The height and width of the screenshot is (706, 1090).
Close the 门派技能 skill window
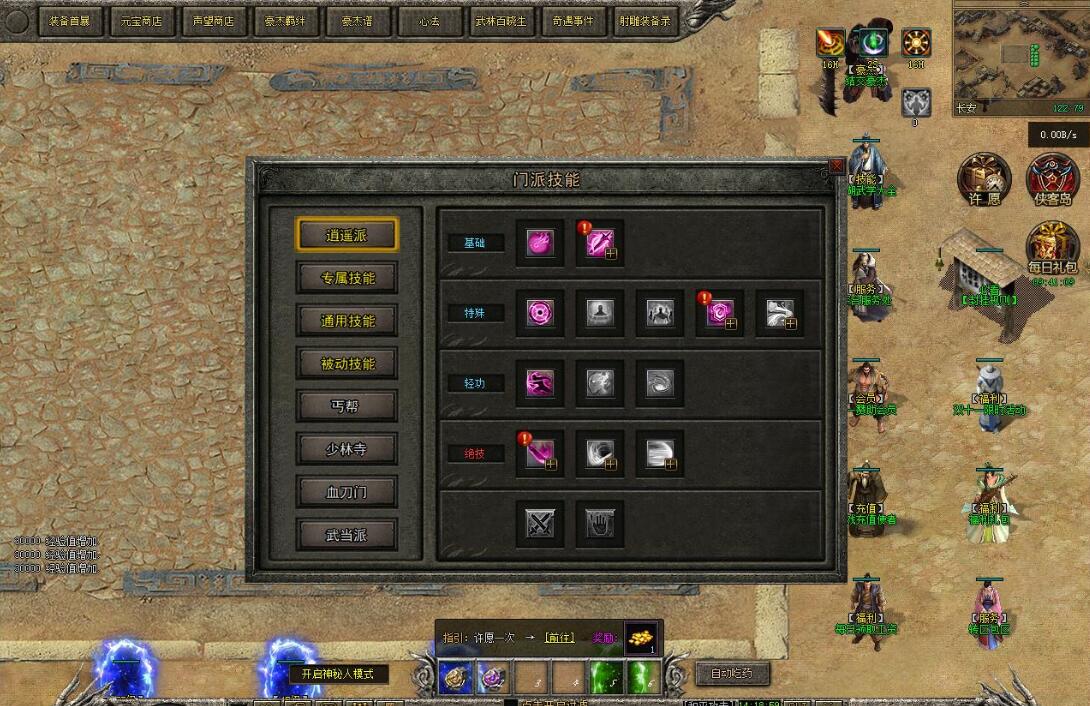tap(837, 166)
